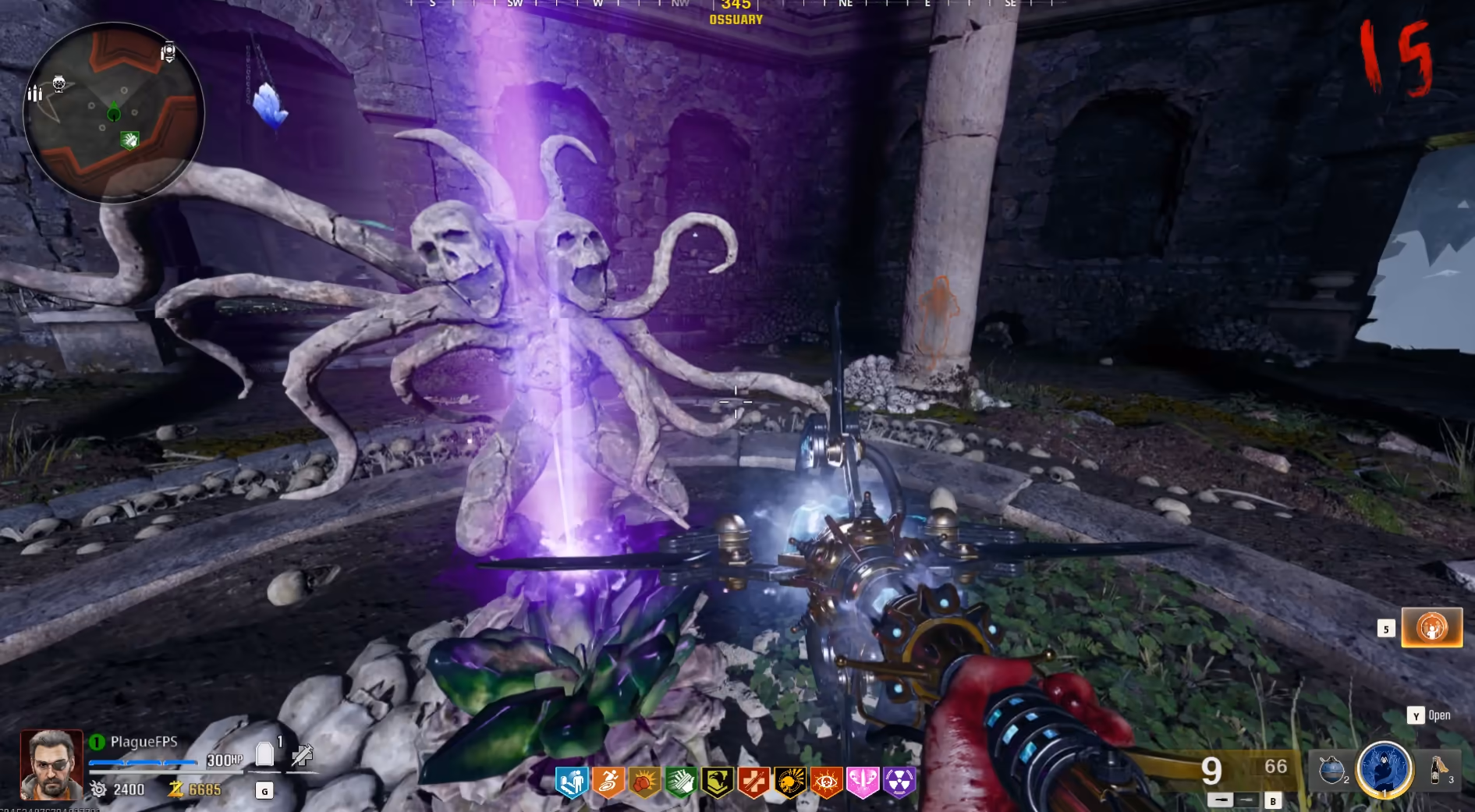Click the ammo cache marker on minimap
The height and width of the screenshot is (812, 1475).
pos(35,94)
